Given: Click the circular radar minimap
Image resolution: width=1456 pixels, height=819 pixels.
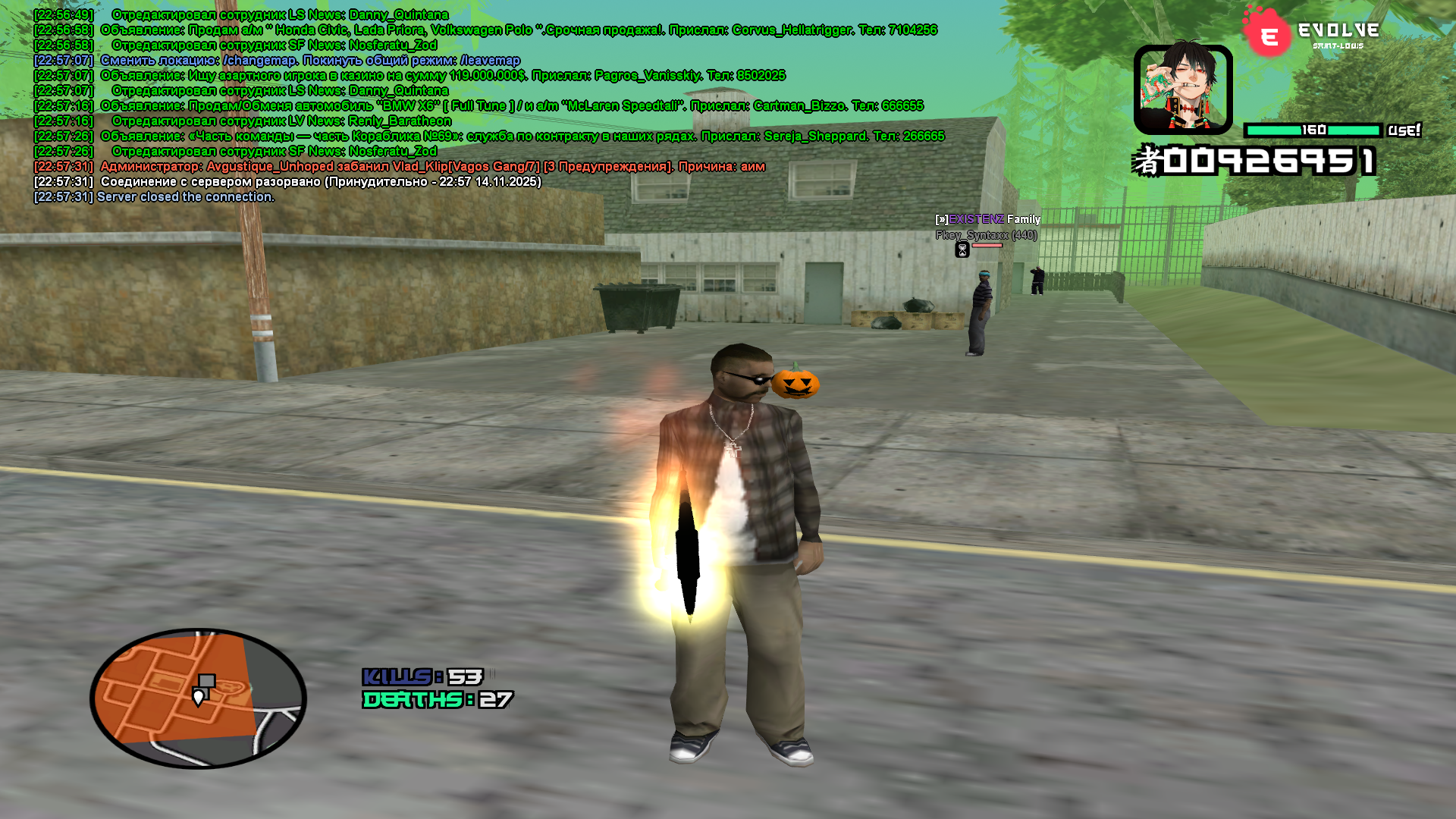Looking at the screenshot, I should pos(198,698).
